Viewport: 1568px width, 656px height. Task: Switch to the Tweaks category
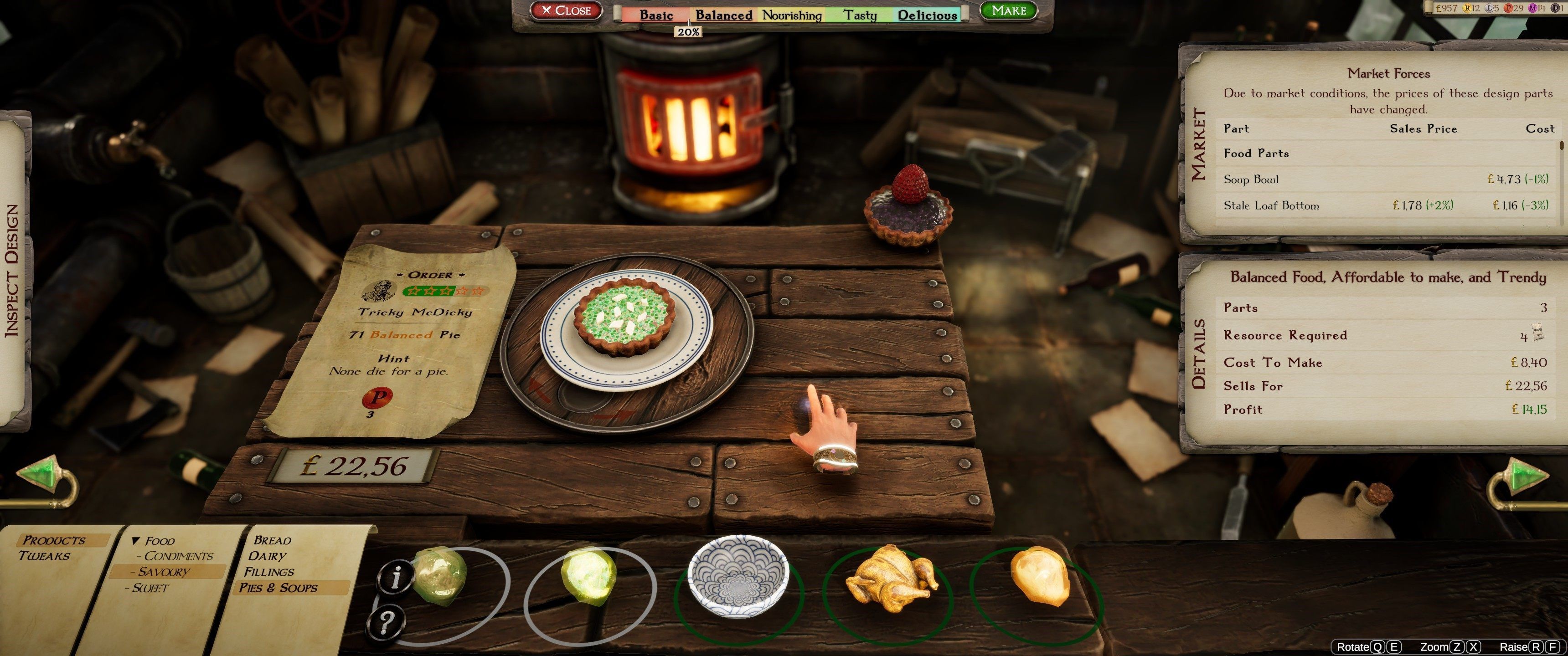click(44, 556)
